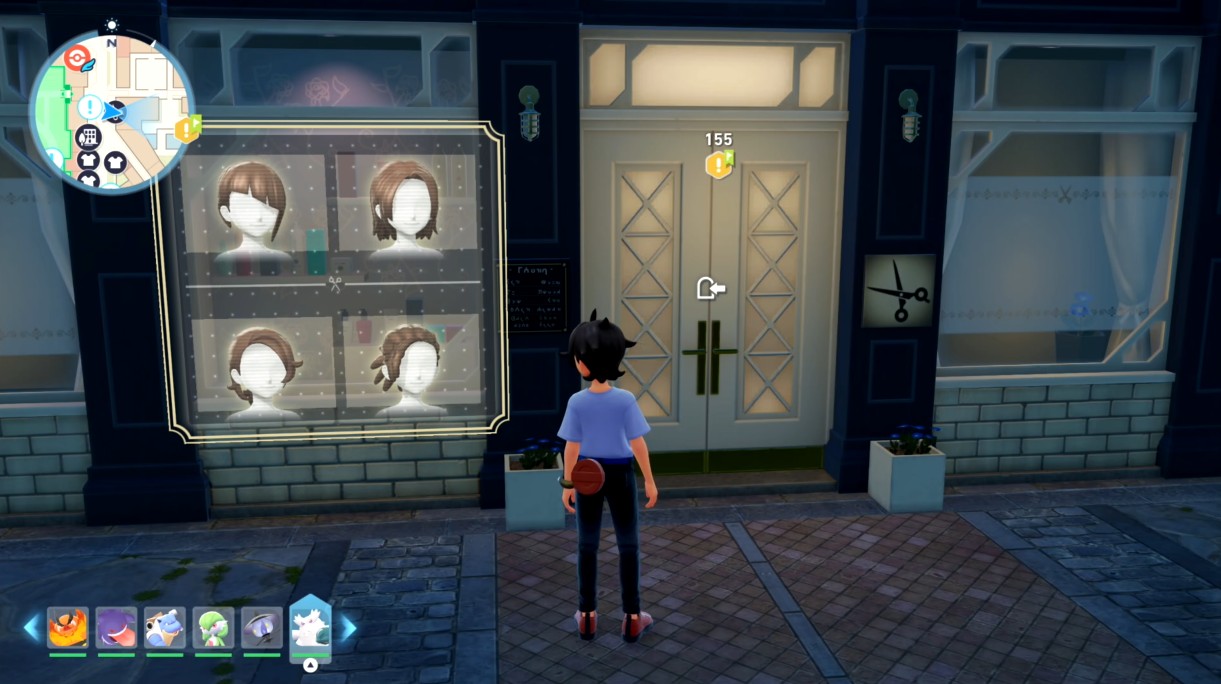Screen dimensions: 1221x684
Task: Select the highlighted white Pokémon party slot
Action: click(x=310, y=629)
